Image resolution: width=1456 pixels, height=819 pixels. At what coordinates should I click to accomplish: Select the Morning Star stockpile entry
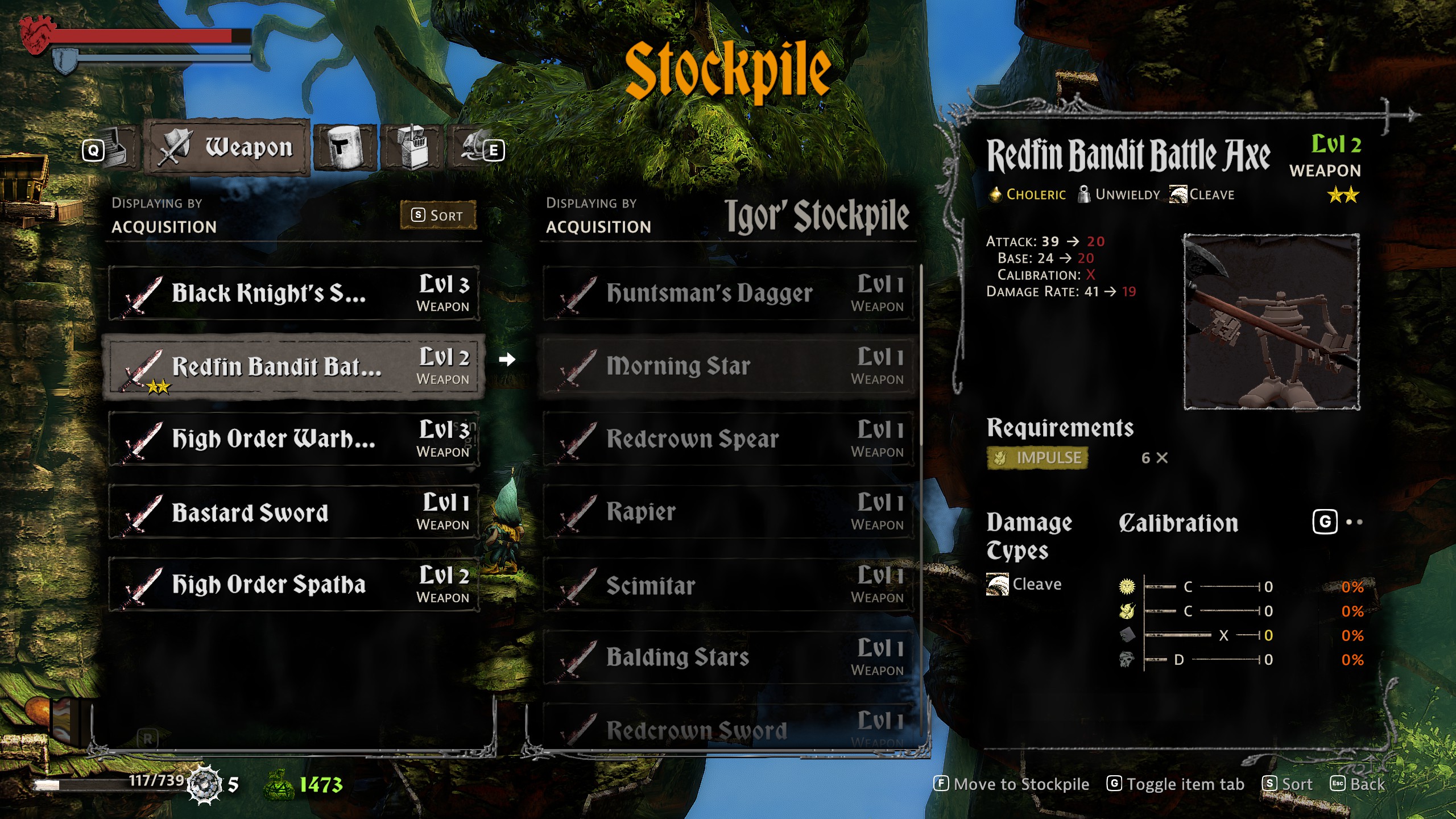click(728, 366)
